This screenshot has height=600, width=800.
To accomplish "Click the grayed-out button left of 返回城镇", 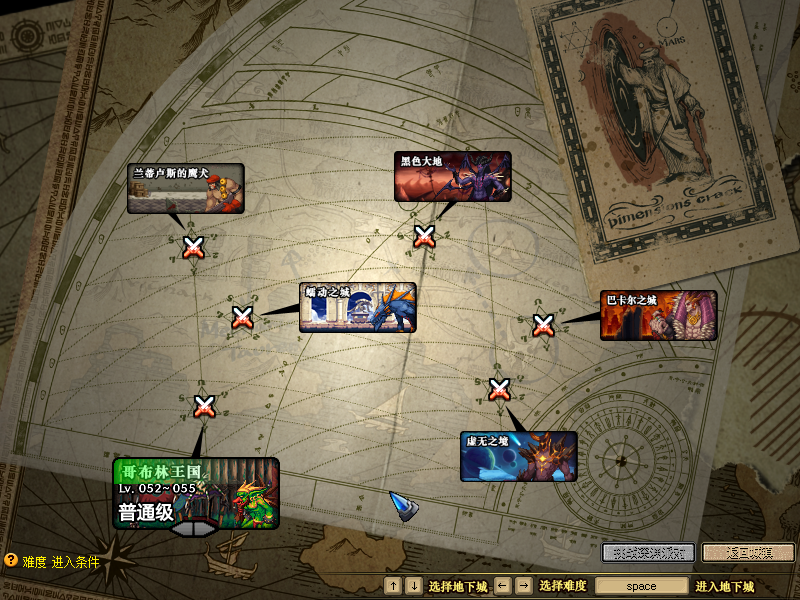I will pyautogui.click(x=647, y=552).
